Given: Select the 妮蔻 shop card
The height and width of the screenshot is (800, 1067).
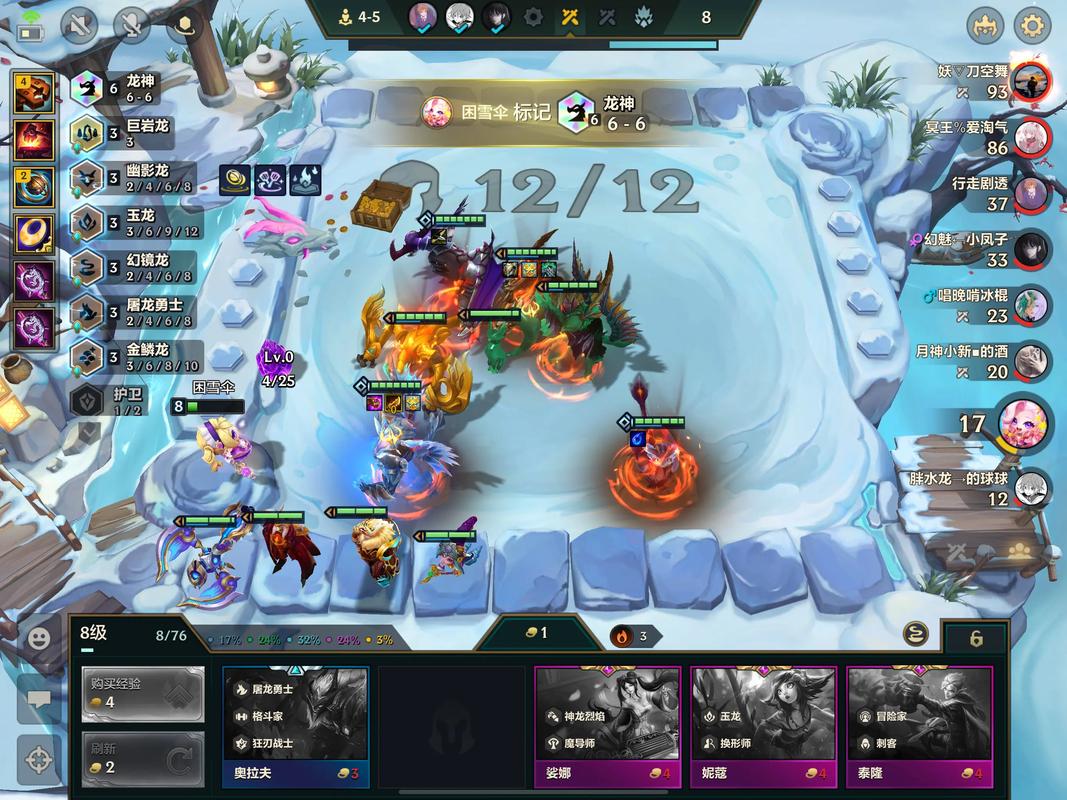Looking at the screenshot, I should [762, 726].
